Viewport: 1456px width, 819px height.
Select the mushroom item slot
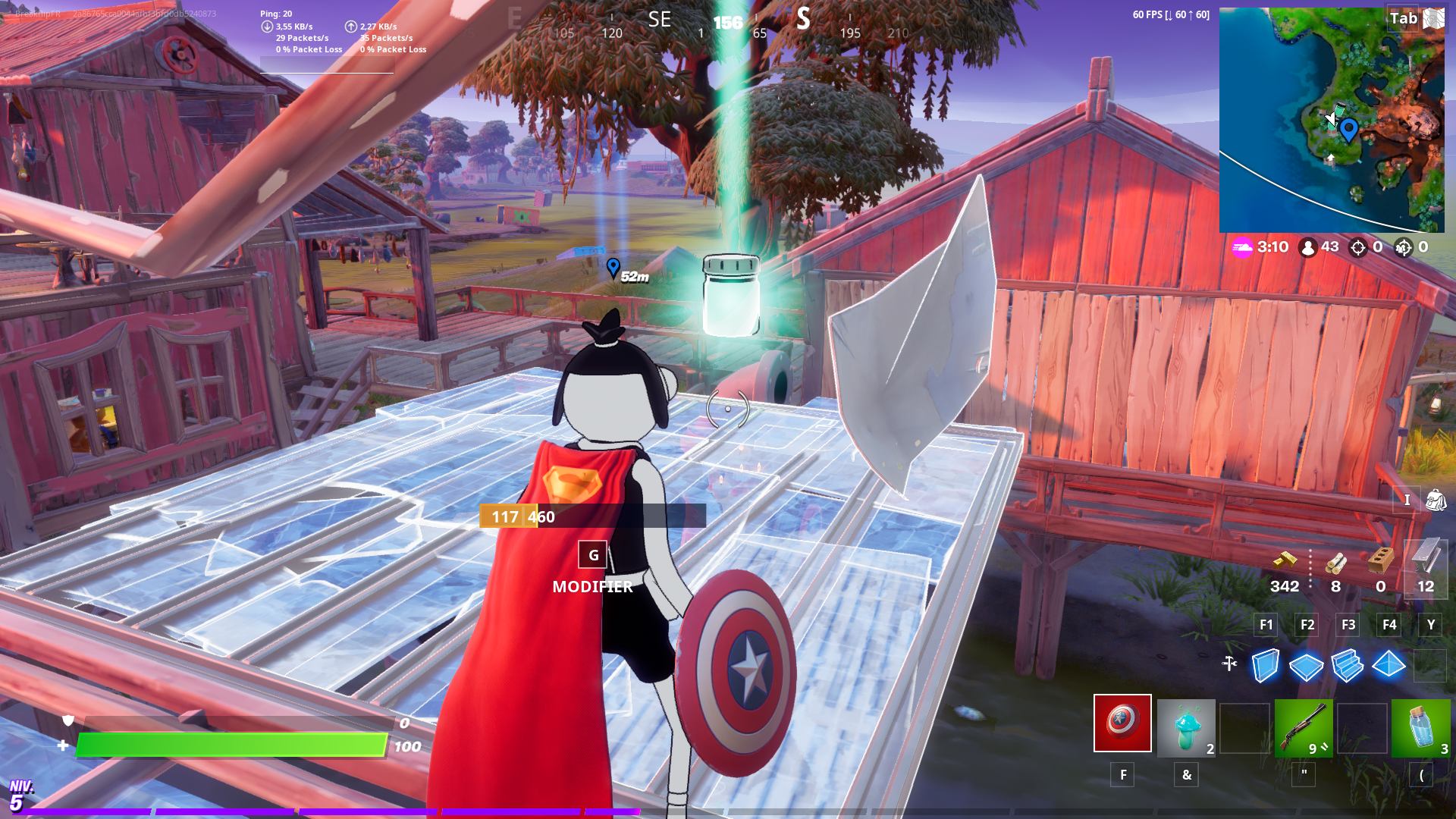(1186, 725)
